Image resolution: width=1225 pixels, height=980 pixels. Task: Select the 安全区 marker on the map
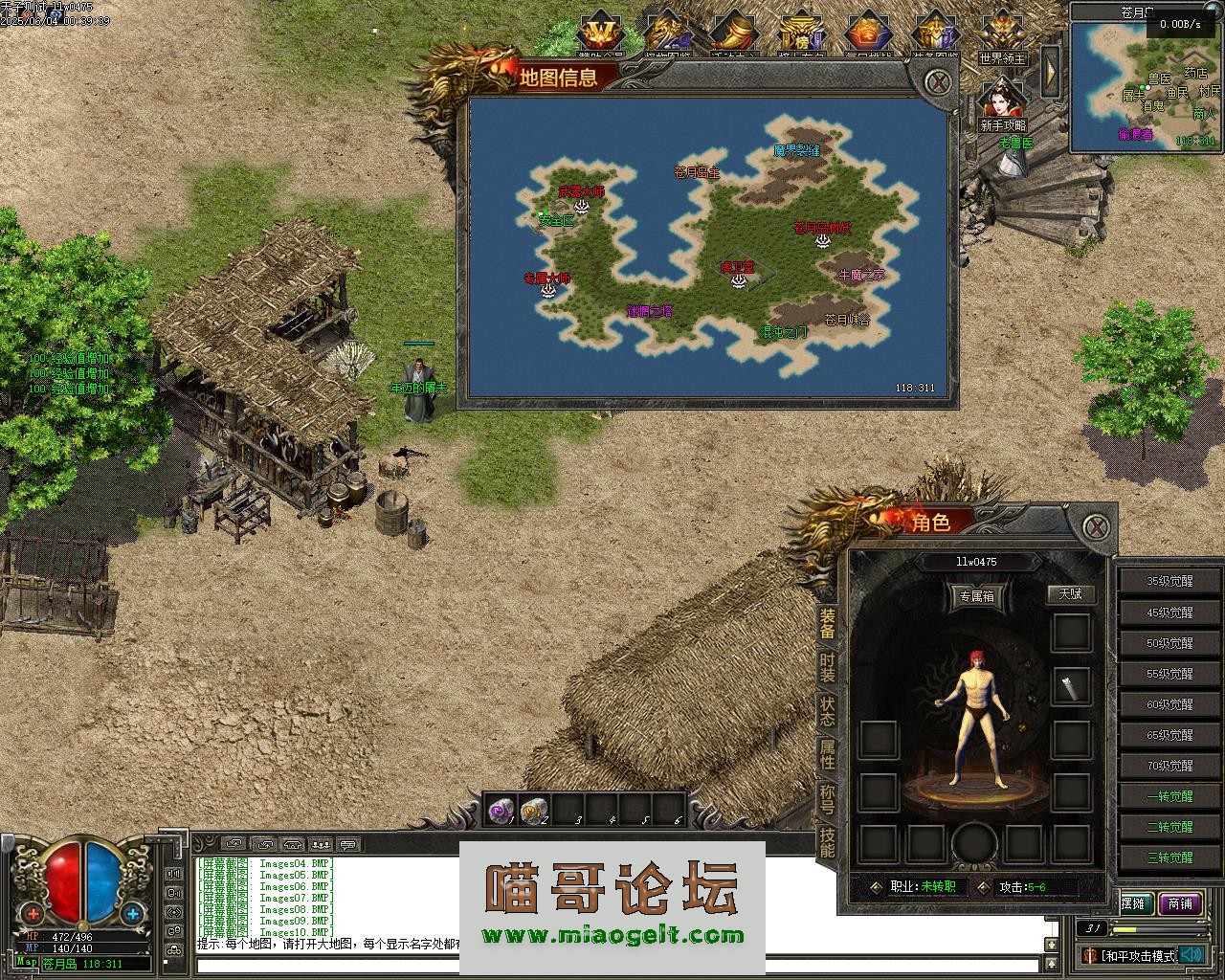[555, 221]
